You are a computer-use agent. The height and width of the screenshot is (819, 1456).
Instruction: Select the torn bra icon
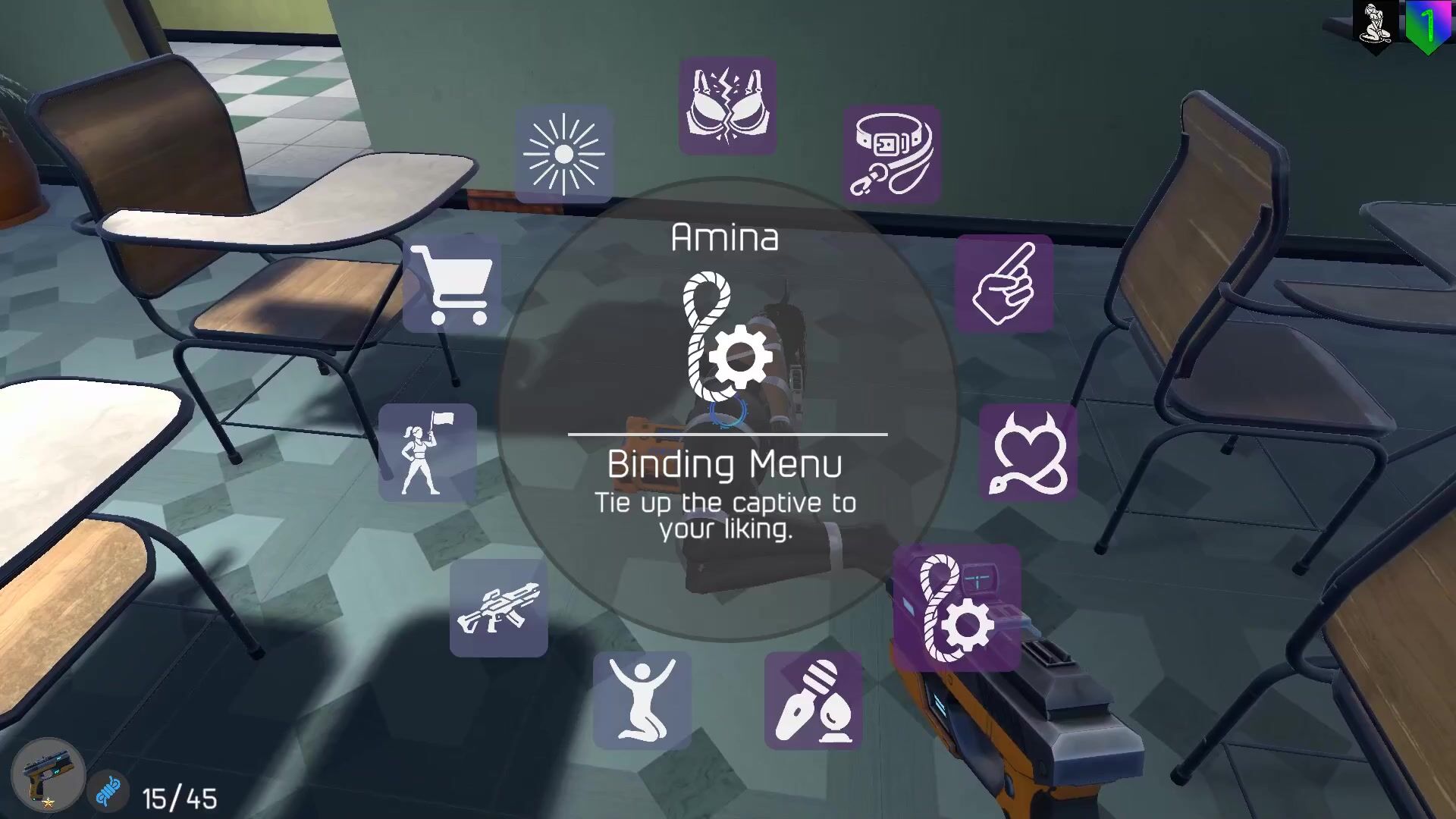point(727,106)
